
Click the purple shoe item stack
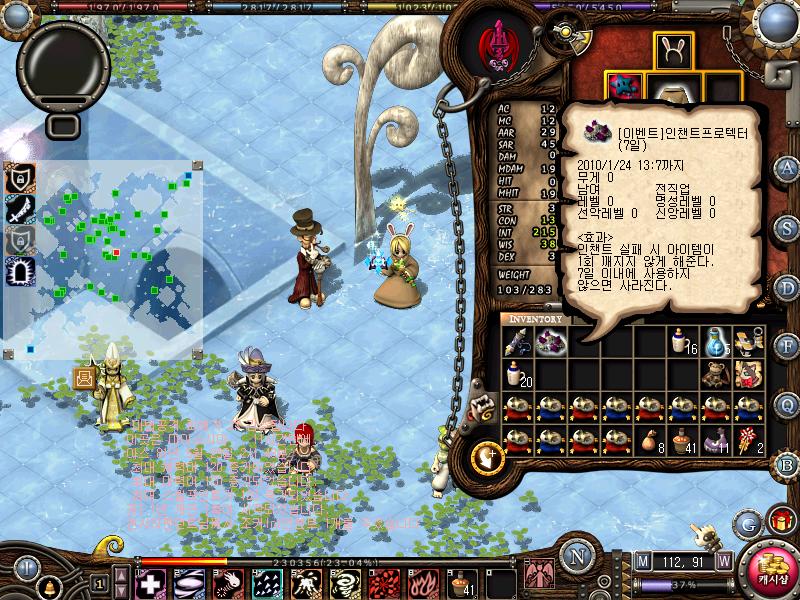point(715,438)
